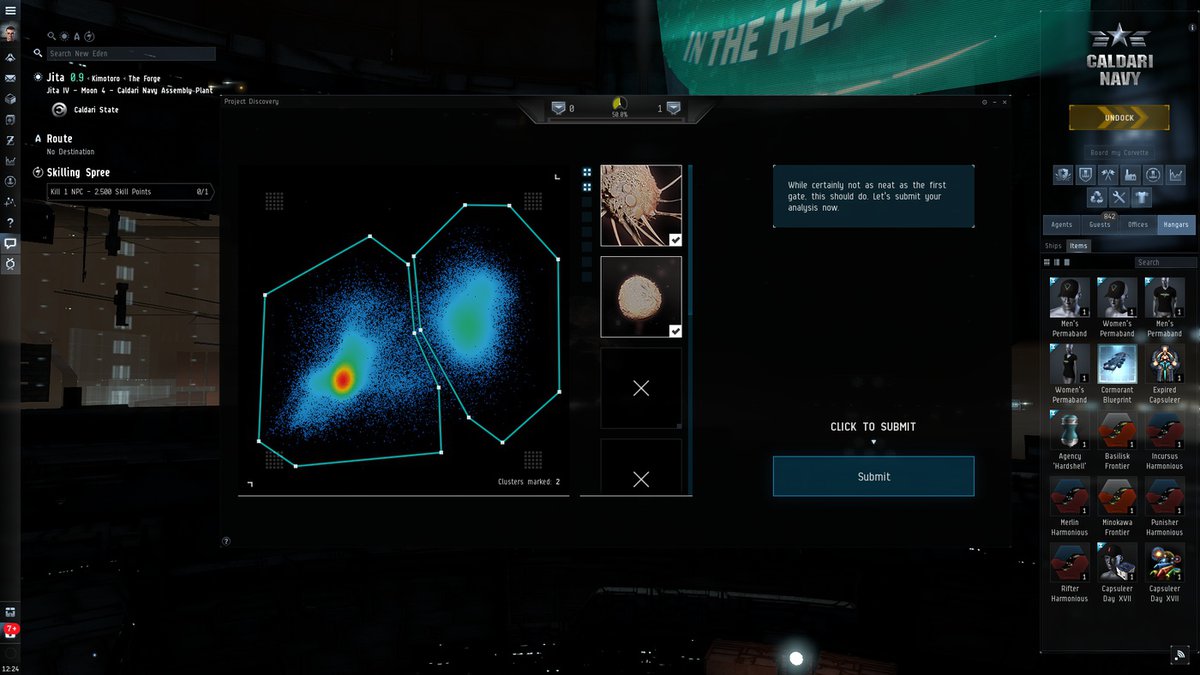Image resolution: width=1200 pixels, height=675 pixels.
Task: Undock from the station
Action: click(1119, 118)
